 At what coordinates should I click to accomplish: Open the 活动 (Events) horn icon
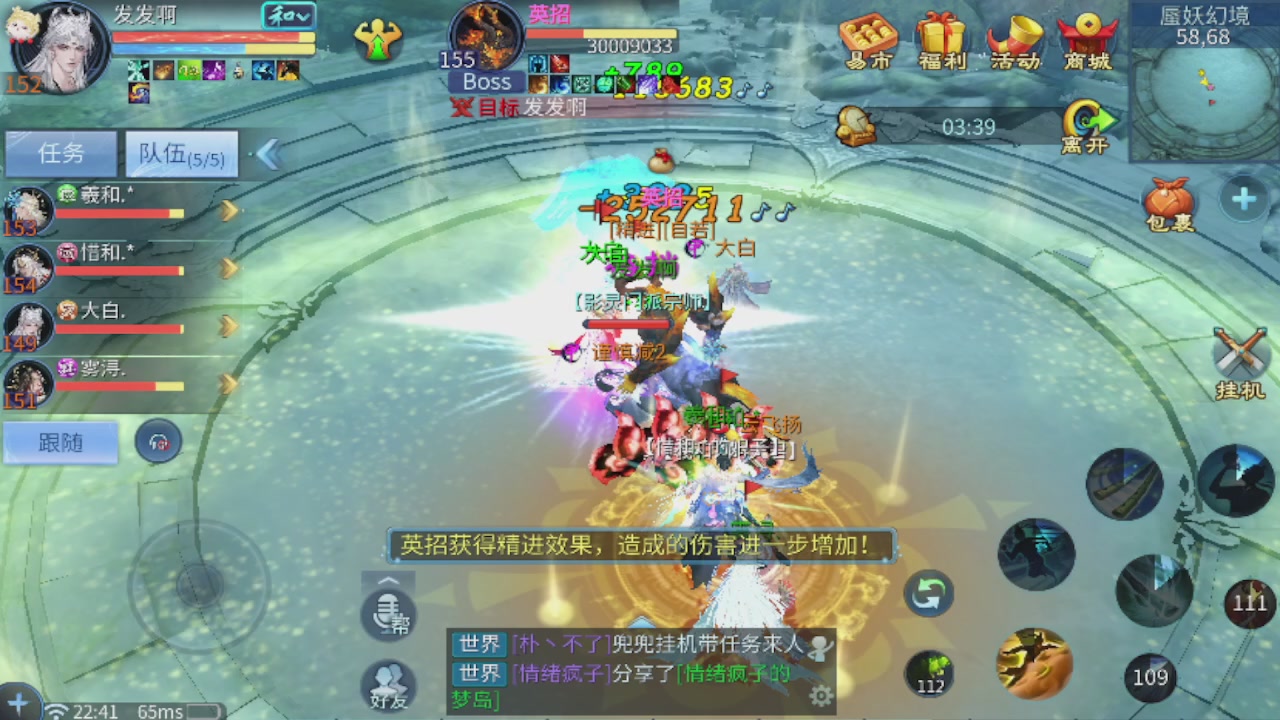[1015, 40]
